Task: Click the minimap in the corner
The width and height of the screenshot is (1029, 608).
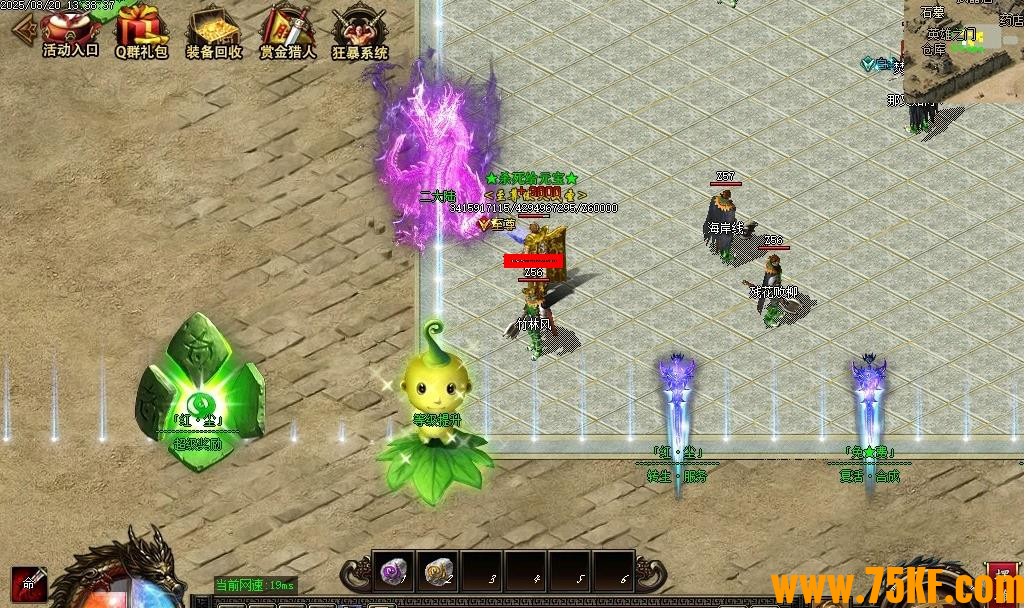Action: (x=965, y=50)
